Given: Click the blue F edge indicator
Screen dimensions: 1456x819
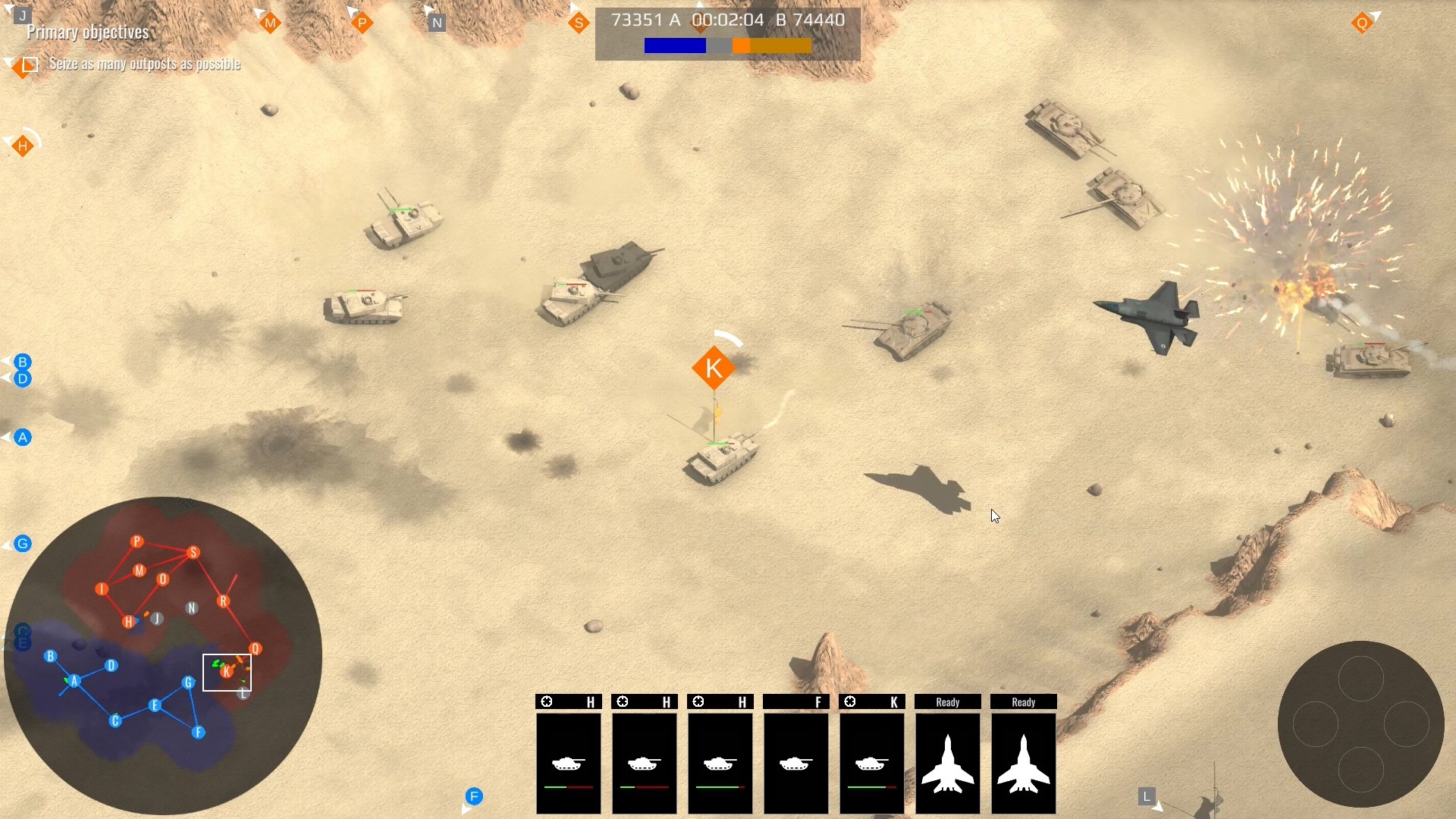Looking at the screenshot, I should coord(474,797).
